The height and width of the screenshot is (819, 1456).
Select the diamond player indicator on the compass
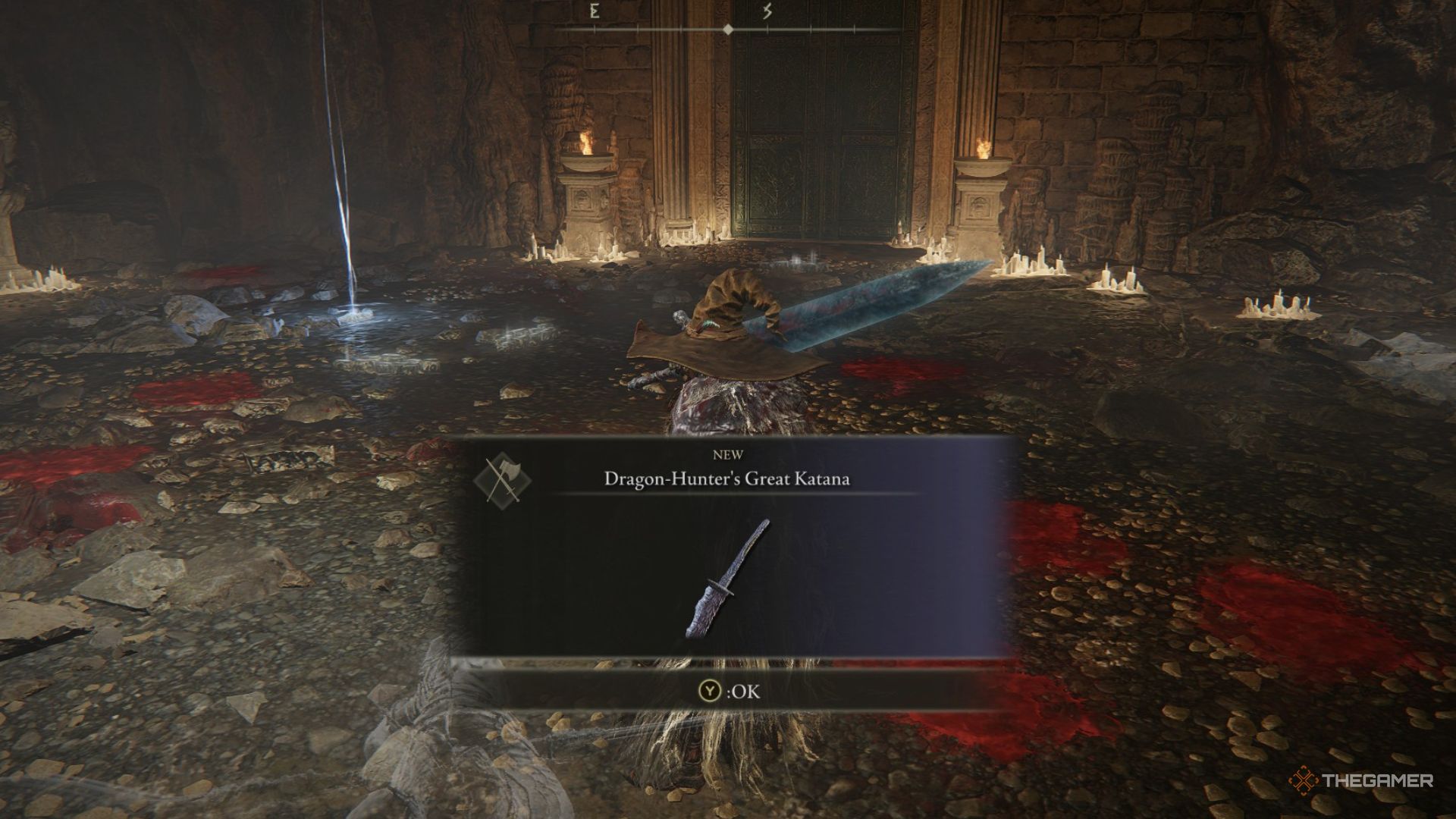(726, 28)
